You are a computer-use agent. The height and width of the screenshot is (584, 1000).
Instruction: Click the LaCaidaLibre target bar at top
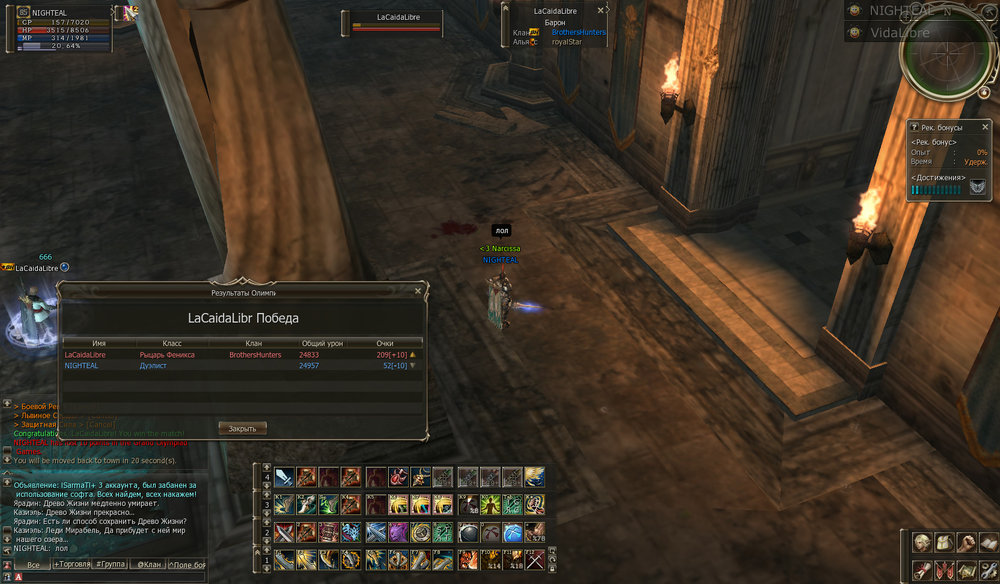click(396, 23)
